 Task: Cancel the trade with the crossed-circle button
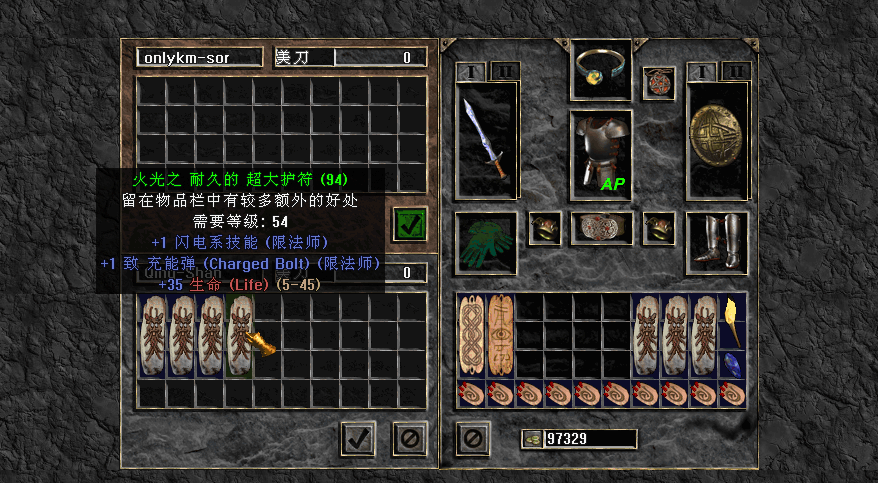[408, 437]
